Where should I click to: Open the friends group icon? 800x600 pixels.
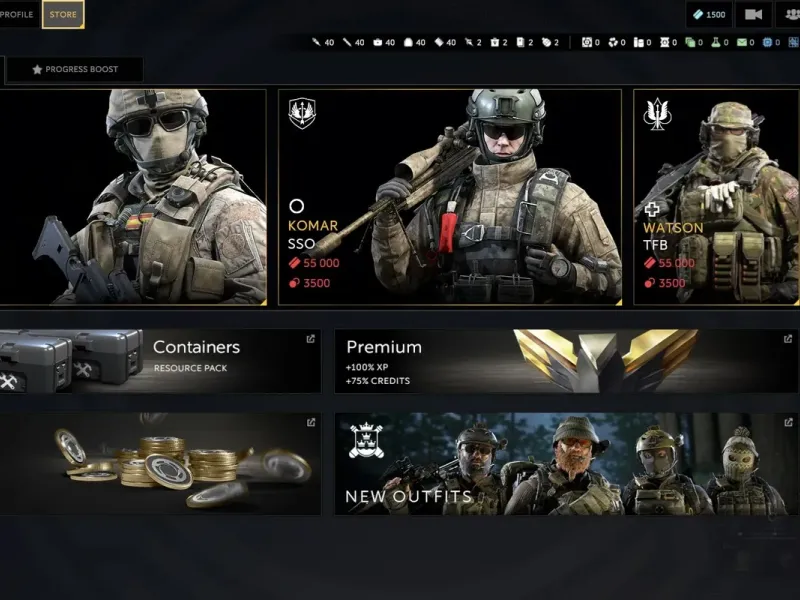coord(788,14)
